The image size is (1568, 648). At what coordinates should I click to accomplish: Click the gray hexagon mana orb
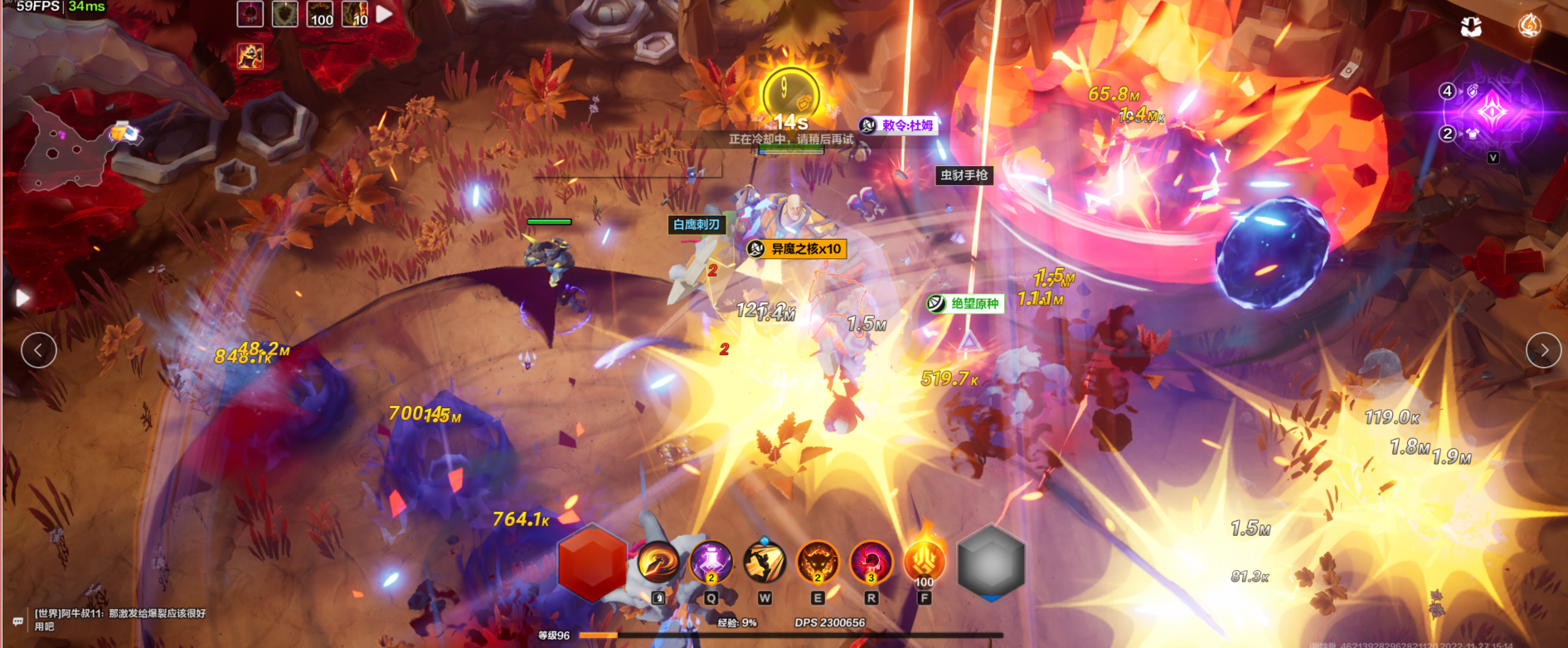point(991,563)
